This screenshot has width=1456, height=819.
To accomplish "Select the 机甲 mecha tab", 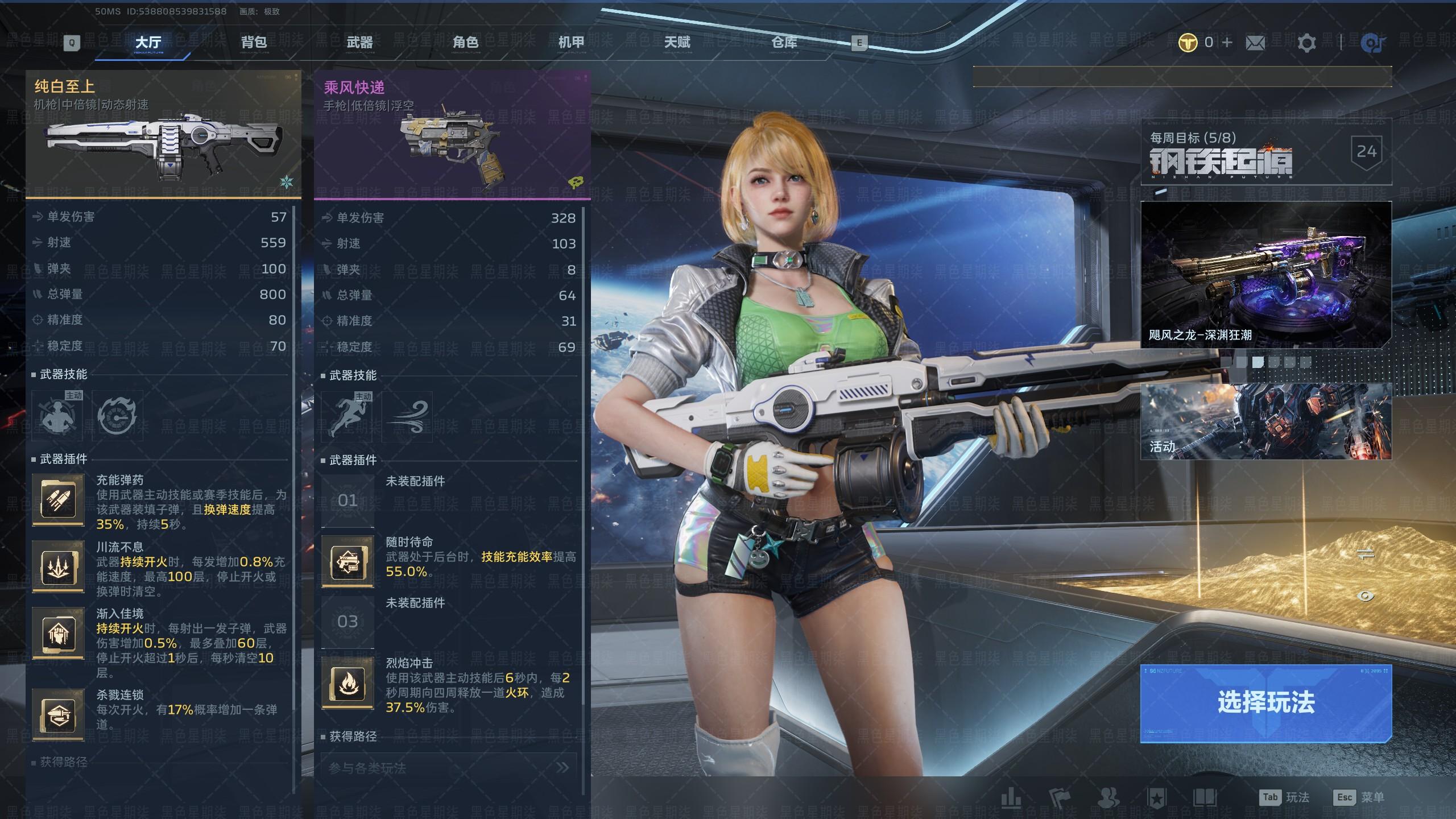I will click(x=571, y=42).
